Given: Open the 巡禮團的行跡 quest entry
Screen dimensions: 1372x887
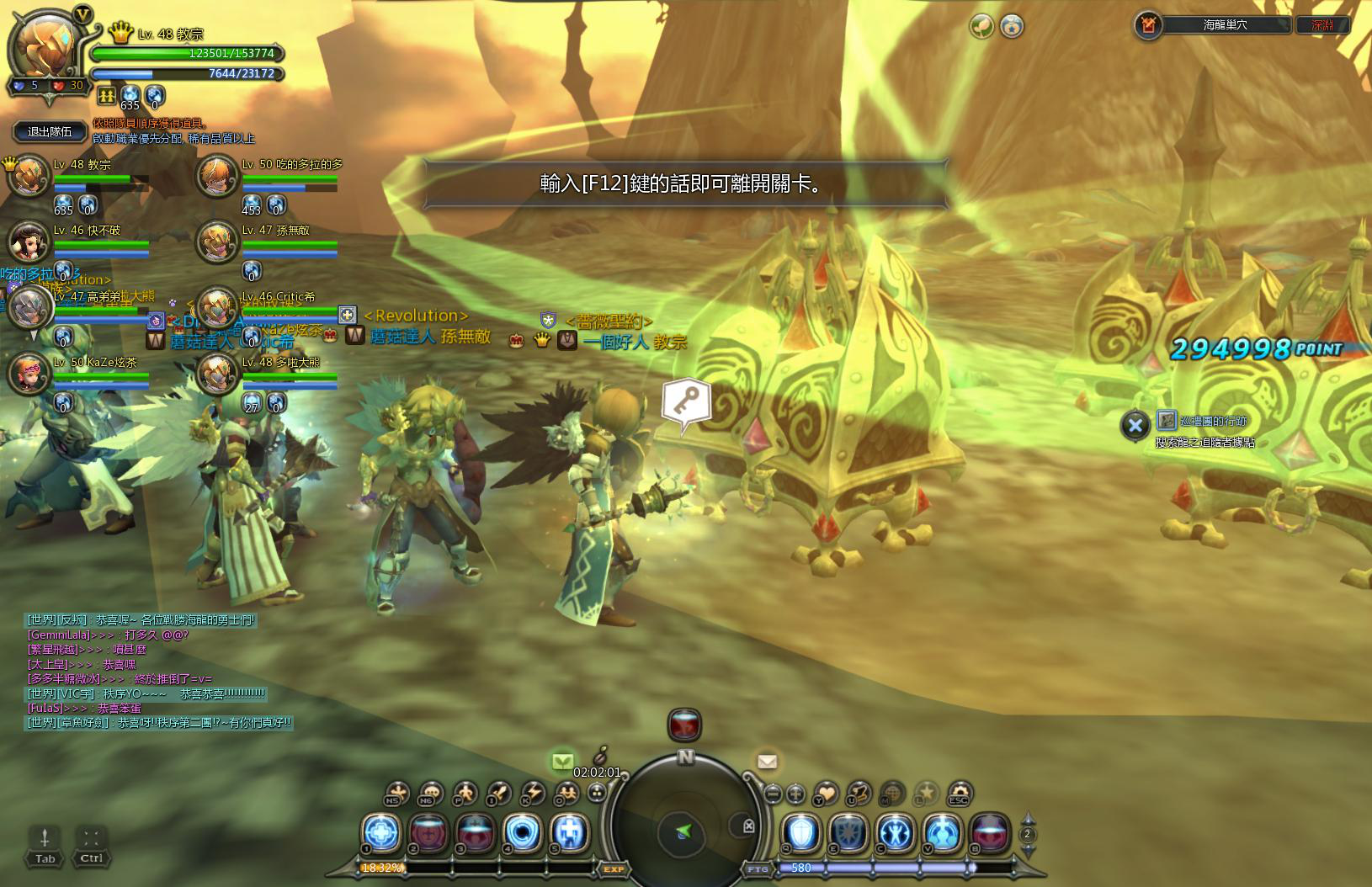Looking at the screenshot, I should (1213, 421).
